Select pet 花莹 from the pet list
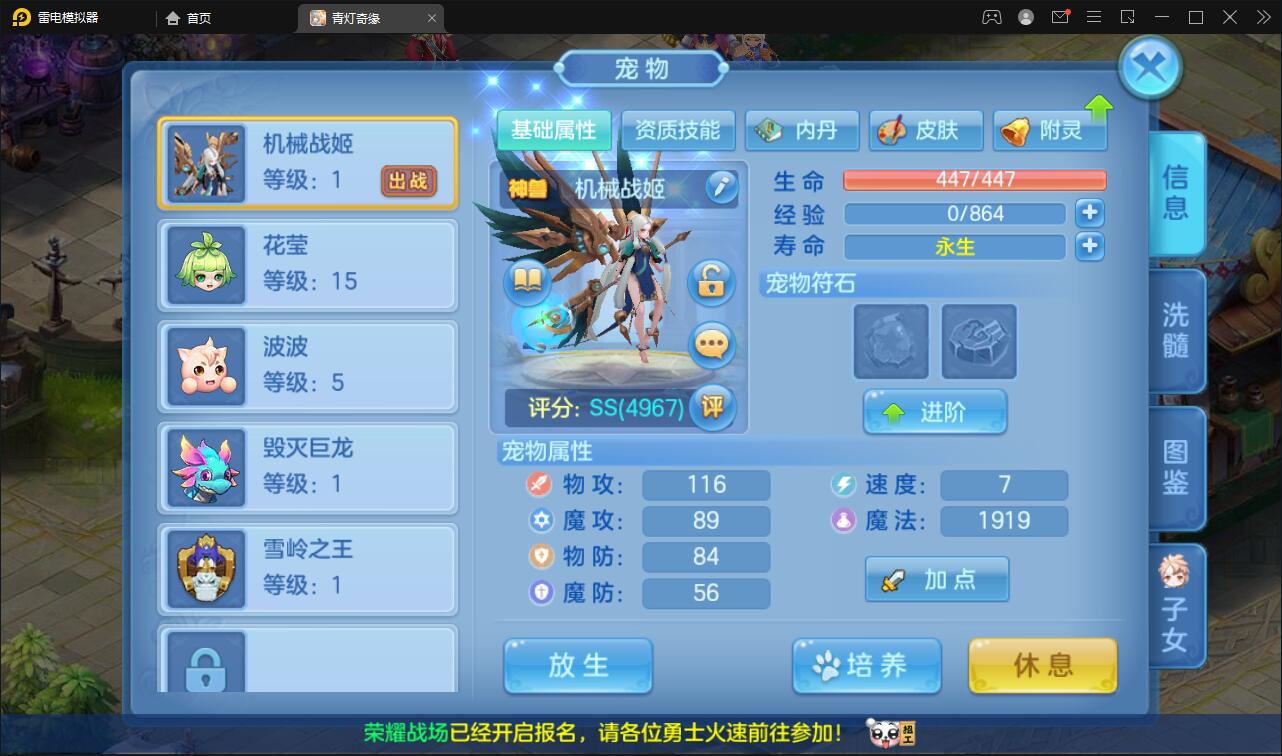Viewport: 1282px width, 756px height. click(307, 262)
